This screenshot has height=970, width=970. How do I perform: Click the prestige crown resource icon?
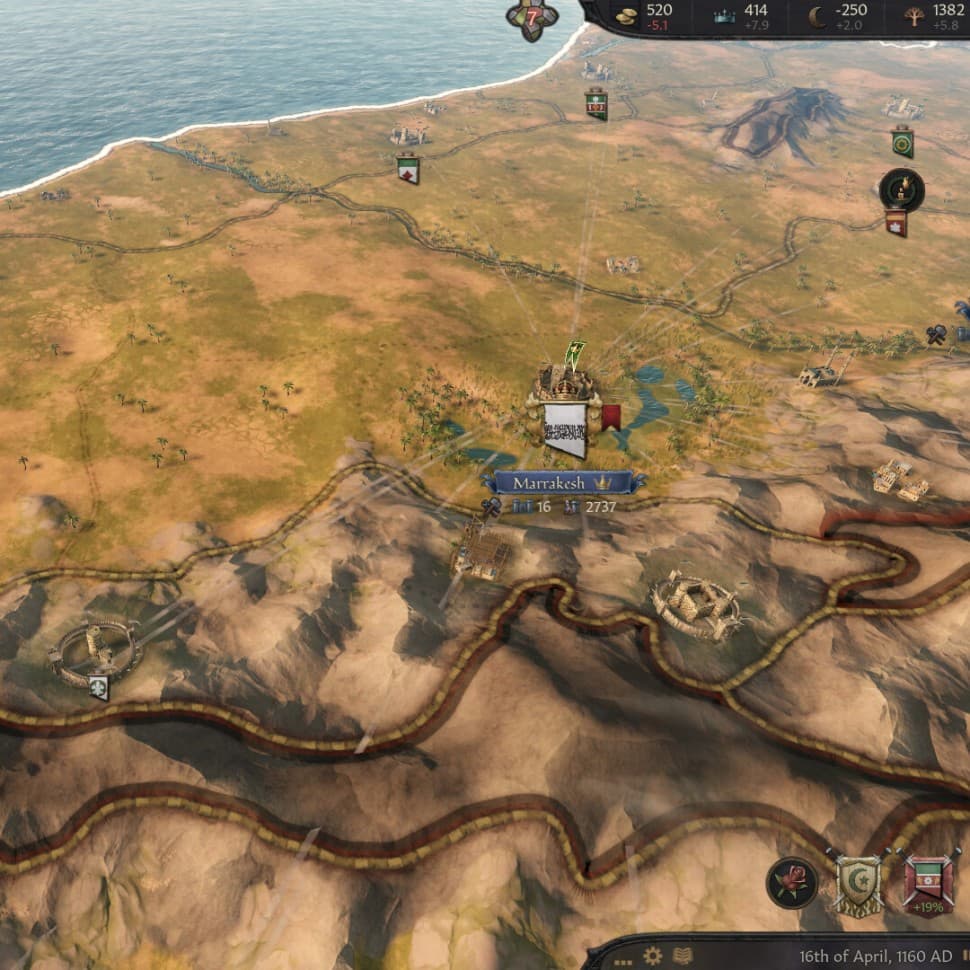tap(724, 14)
